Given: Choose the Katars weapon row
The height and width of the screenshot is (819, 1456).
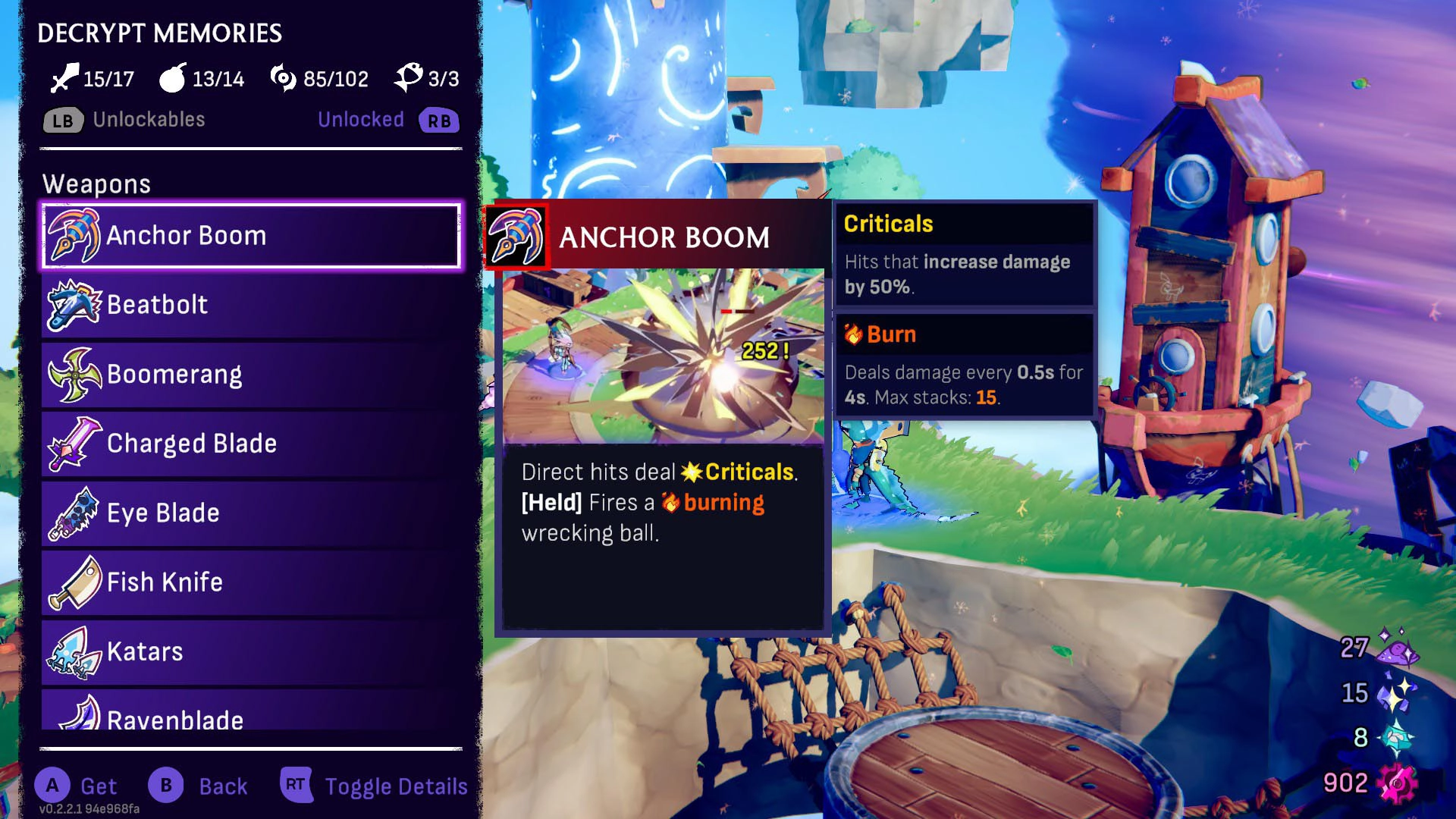Looking at the screenshot, I should (x=250, y=652).
